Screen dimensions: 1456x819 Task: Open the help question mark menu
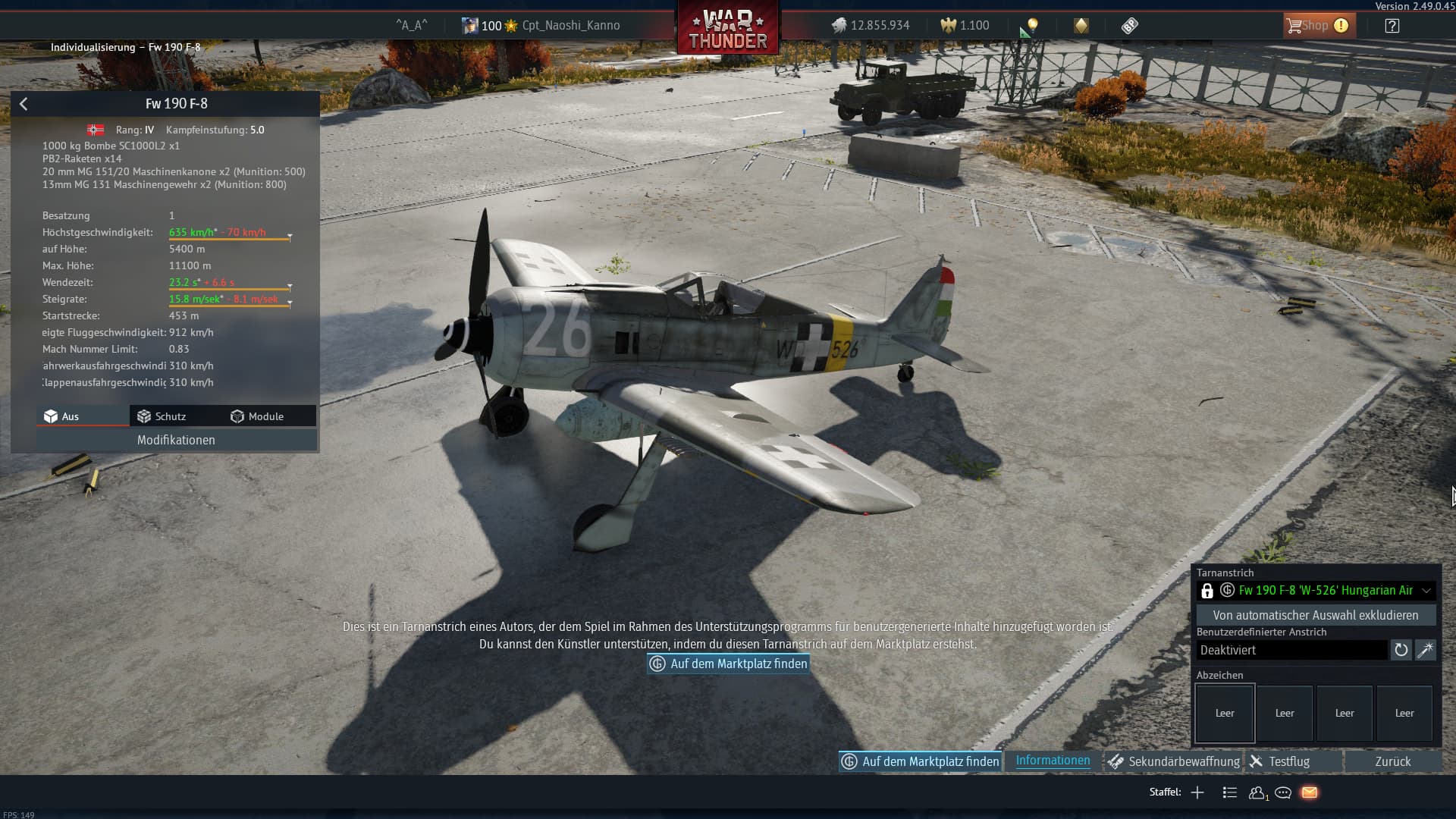point(1392,26)
